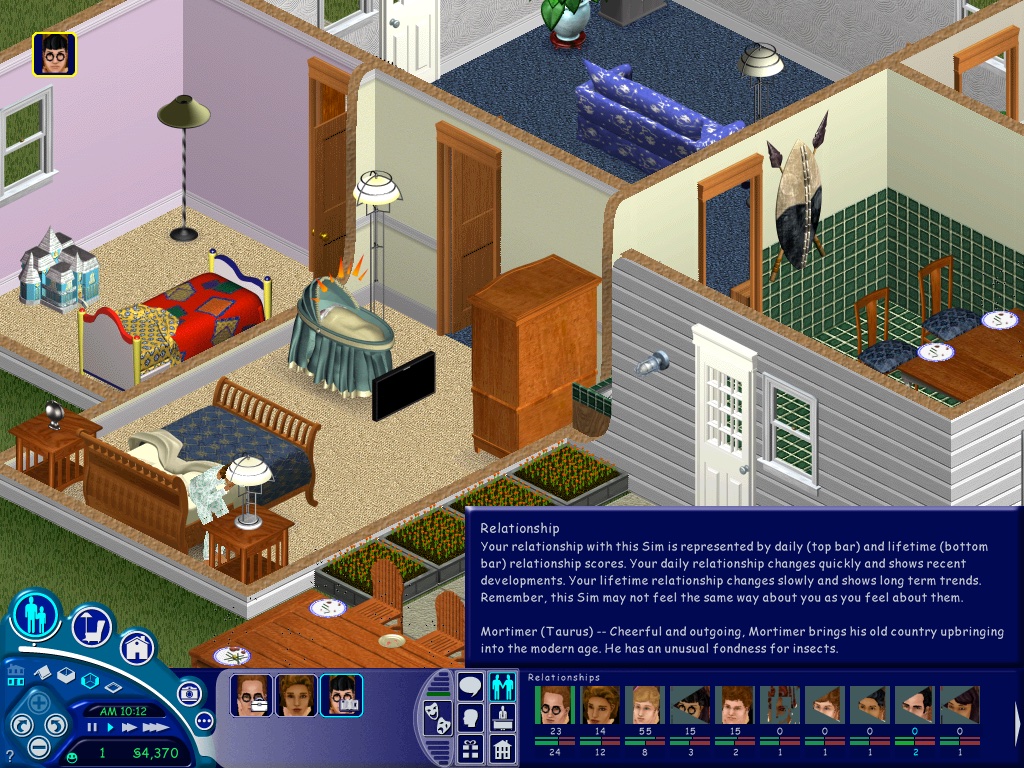Open the Job panel with desk icon
The image size is (1024, 768).
(502, 718)
